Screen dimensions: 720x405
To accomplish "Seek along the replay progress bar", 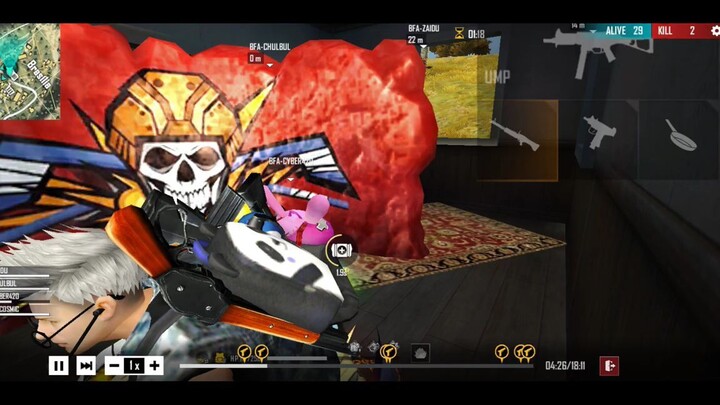I will pyautogui.click(x=360, y=366).
